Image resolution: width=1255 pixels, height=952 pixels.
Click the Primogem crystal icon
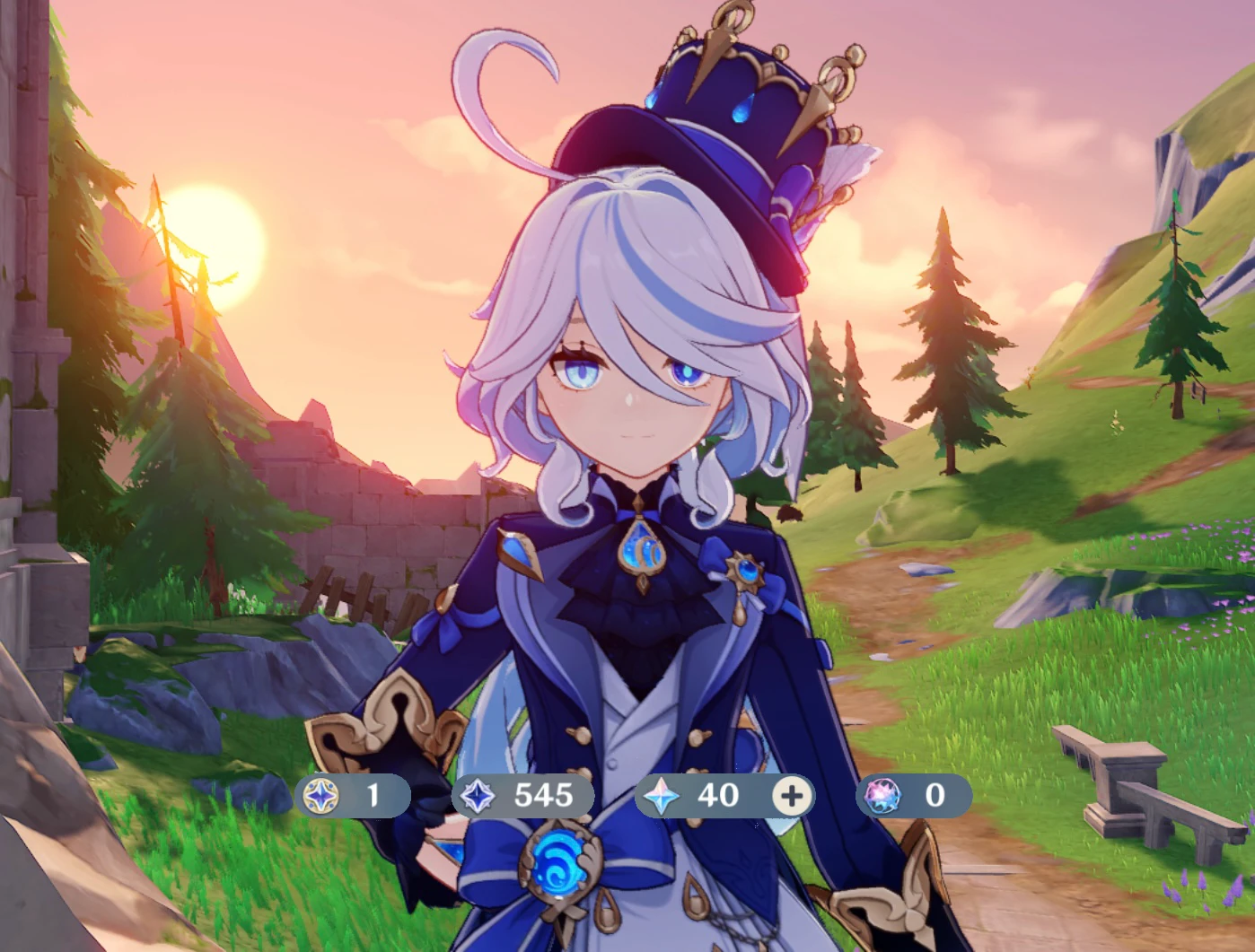661,796
